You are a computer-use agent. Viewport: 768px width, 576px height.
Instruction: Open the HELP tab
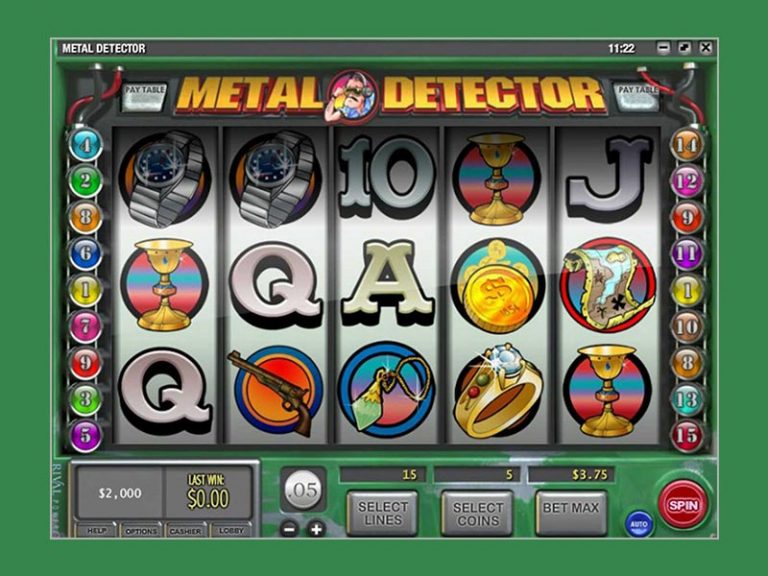[x=96, y=531]
